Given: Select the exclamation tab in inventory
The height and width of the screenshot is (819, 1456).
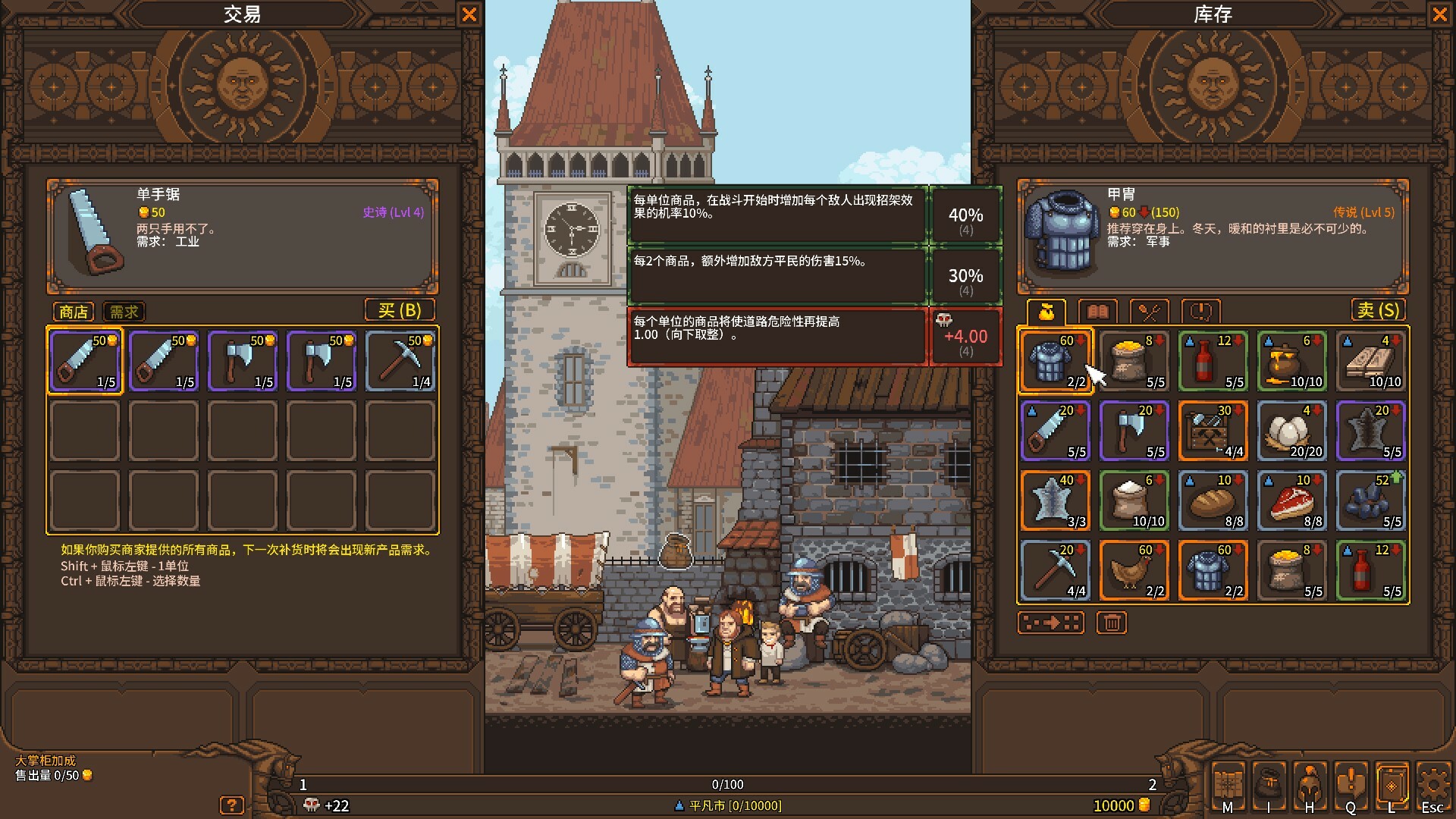Looking at the screenshot, I should pos(1200,312).
